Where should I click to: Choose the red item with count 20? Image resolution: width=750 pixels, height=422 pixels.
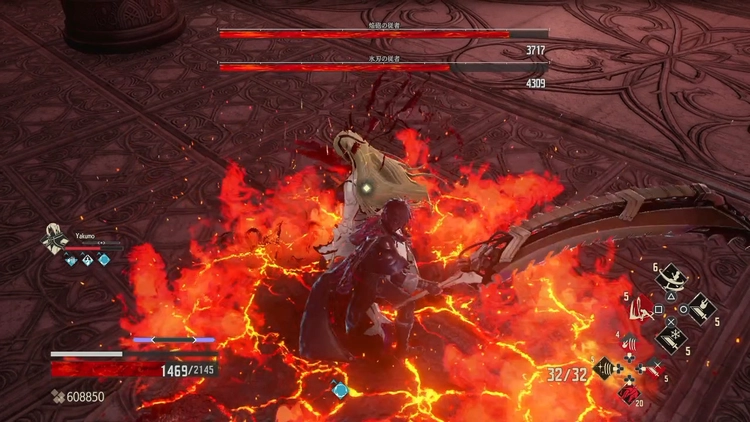(x=629, y=392)
